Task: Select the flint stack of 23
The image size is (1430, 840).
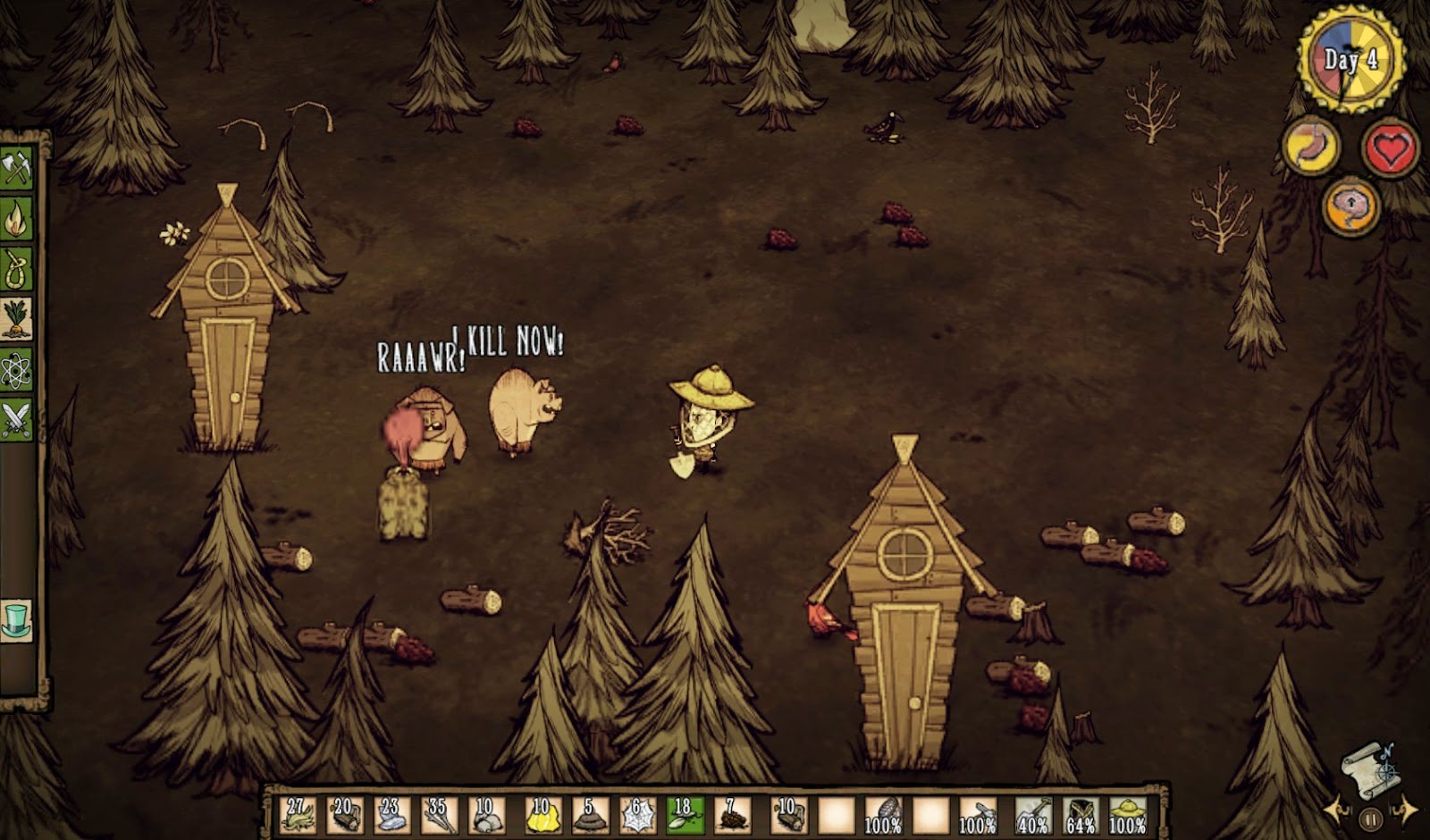Action: click(391, 814)
